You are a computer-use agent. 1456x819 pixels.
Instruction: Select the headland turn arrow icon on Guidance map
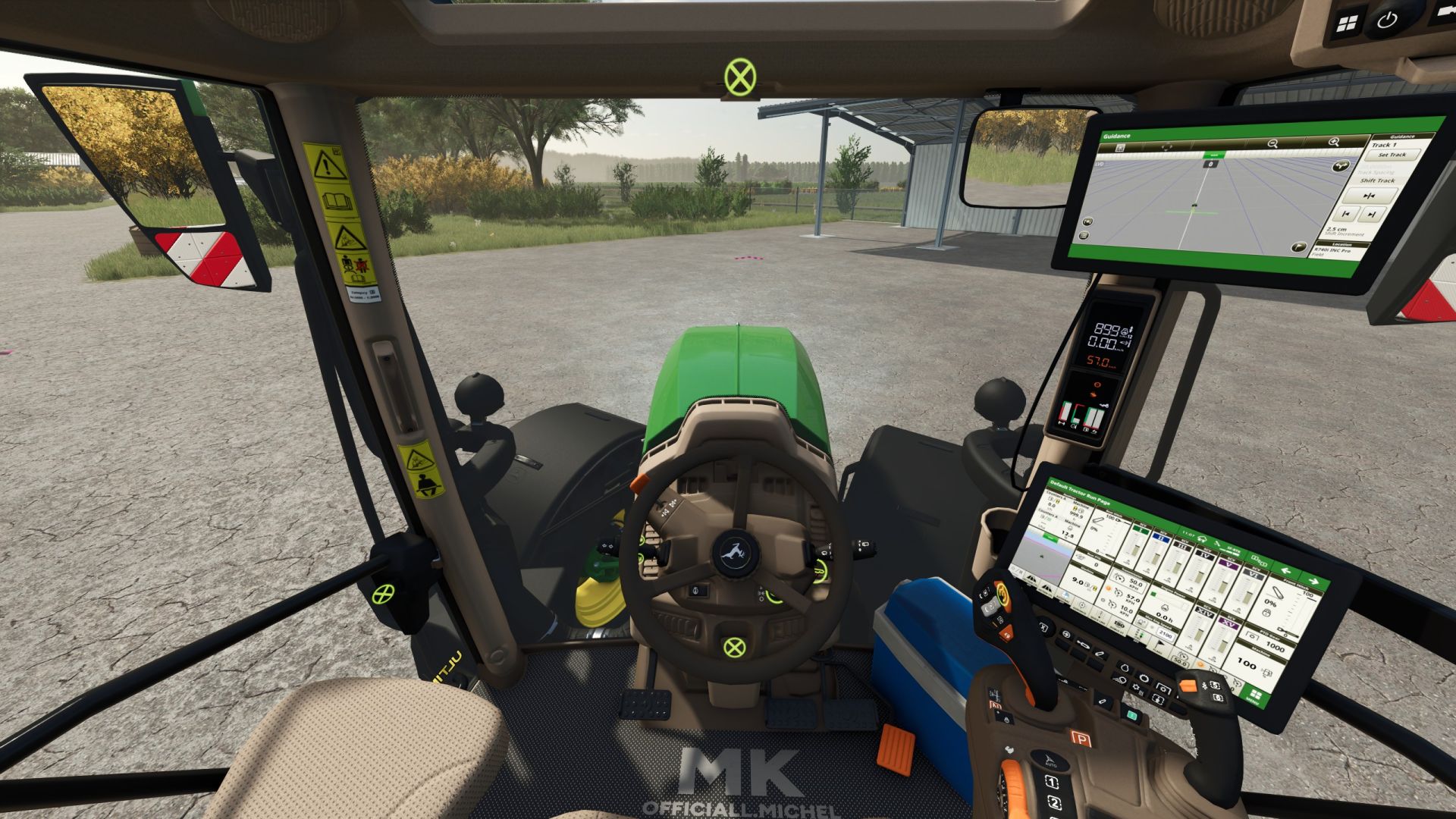click(1341, 167)
